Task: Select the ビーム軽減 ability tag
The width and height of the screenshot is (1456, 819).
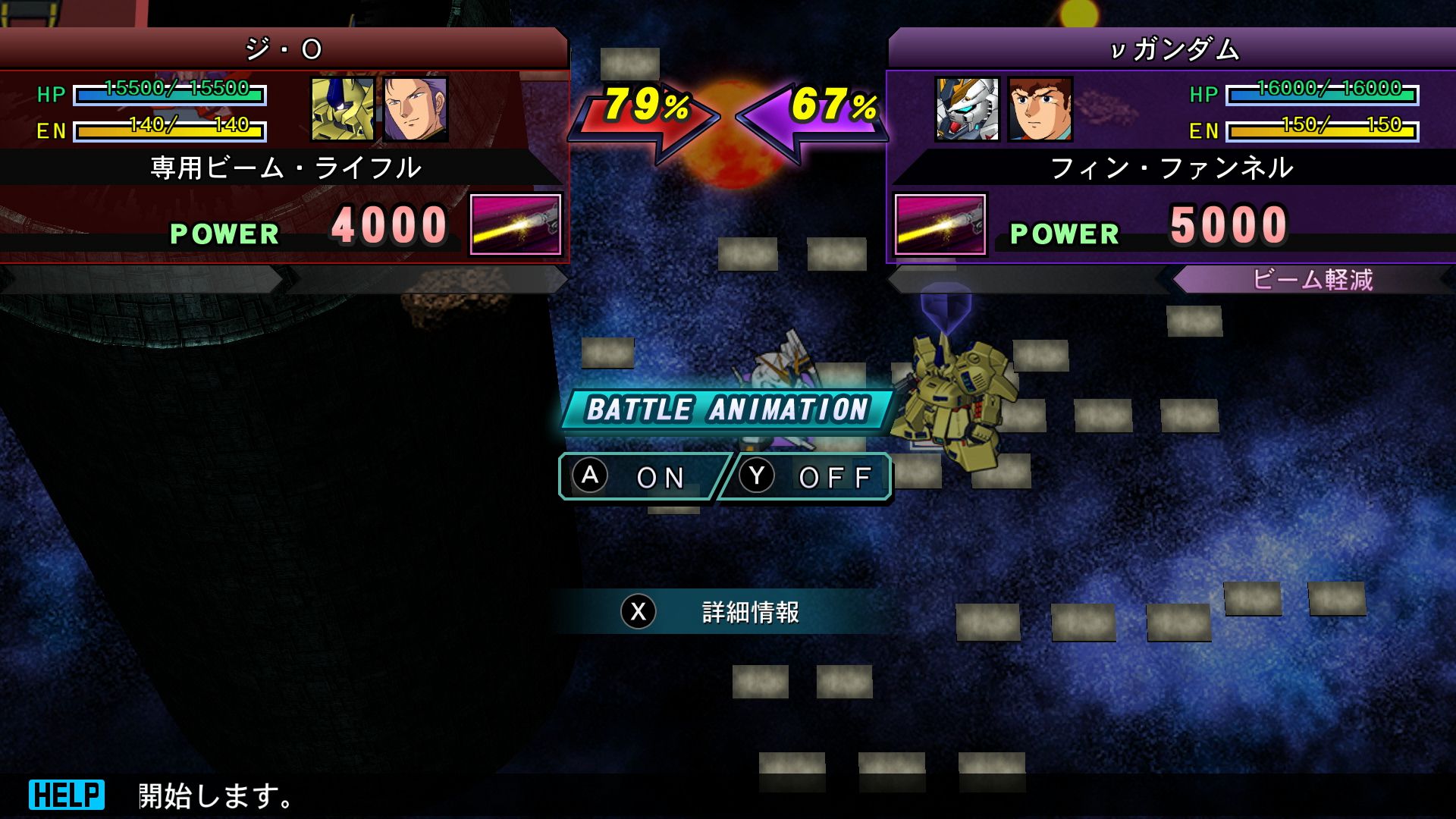Action: (x=1312, y=280)
